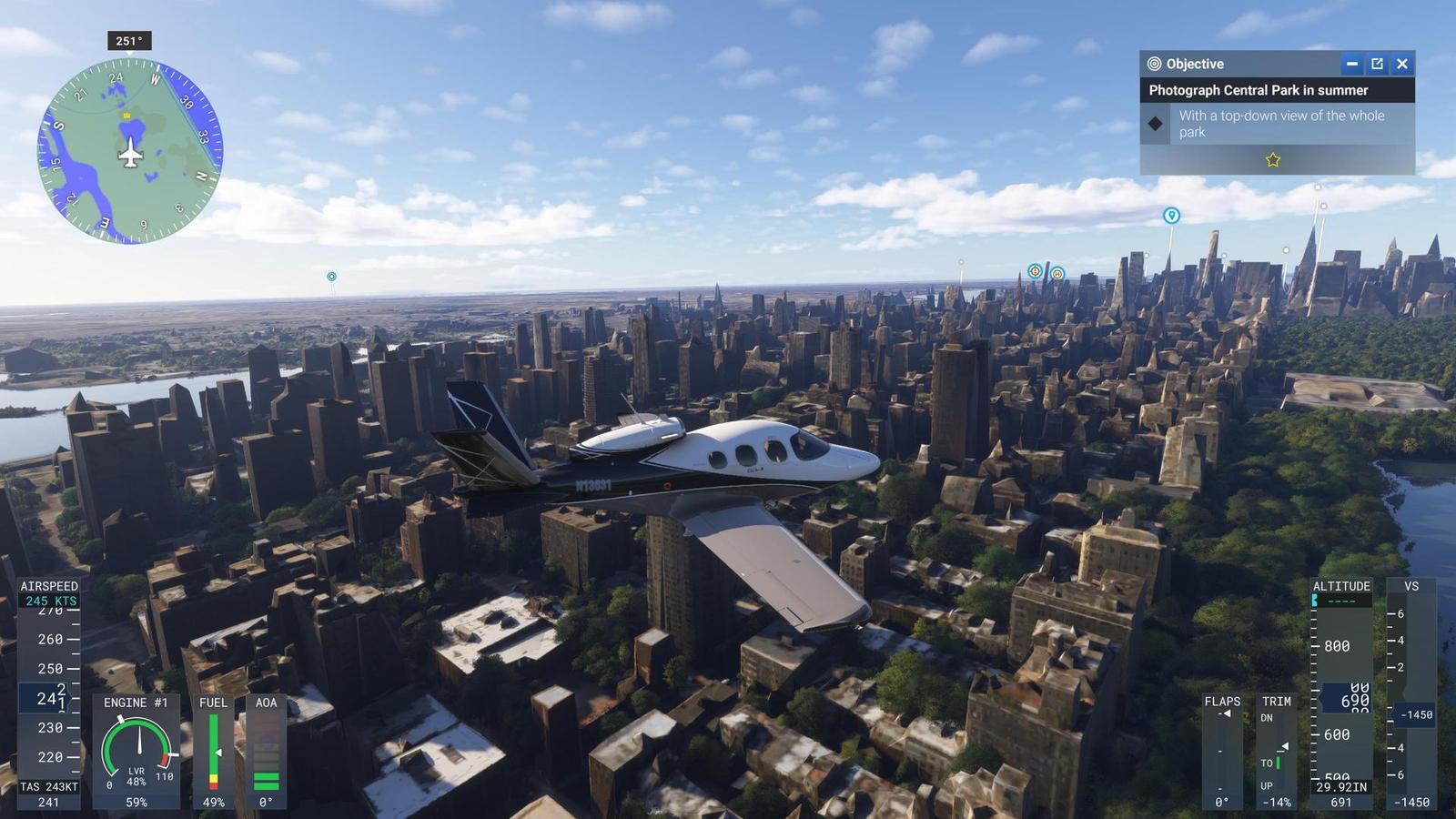Click the 251° heading readout above the compass

coord(127,39)
